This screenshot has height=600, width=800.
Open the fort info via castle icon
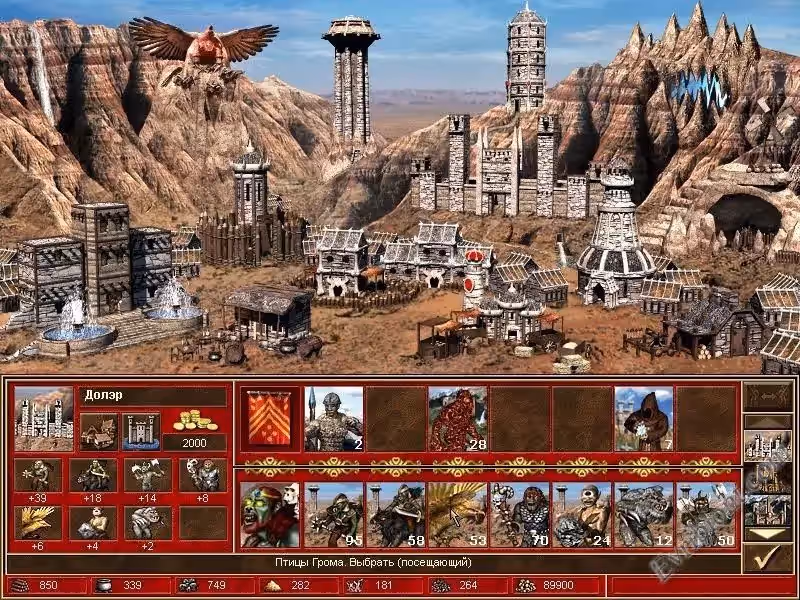pos(140,430)
